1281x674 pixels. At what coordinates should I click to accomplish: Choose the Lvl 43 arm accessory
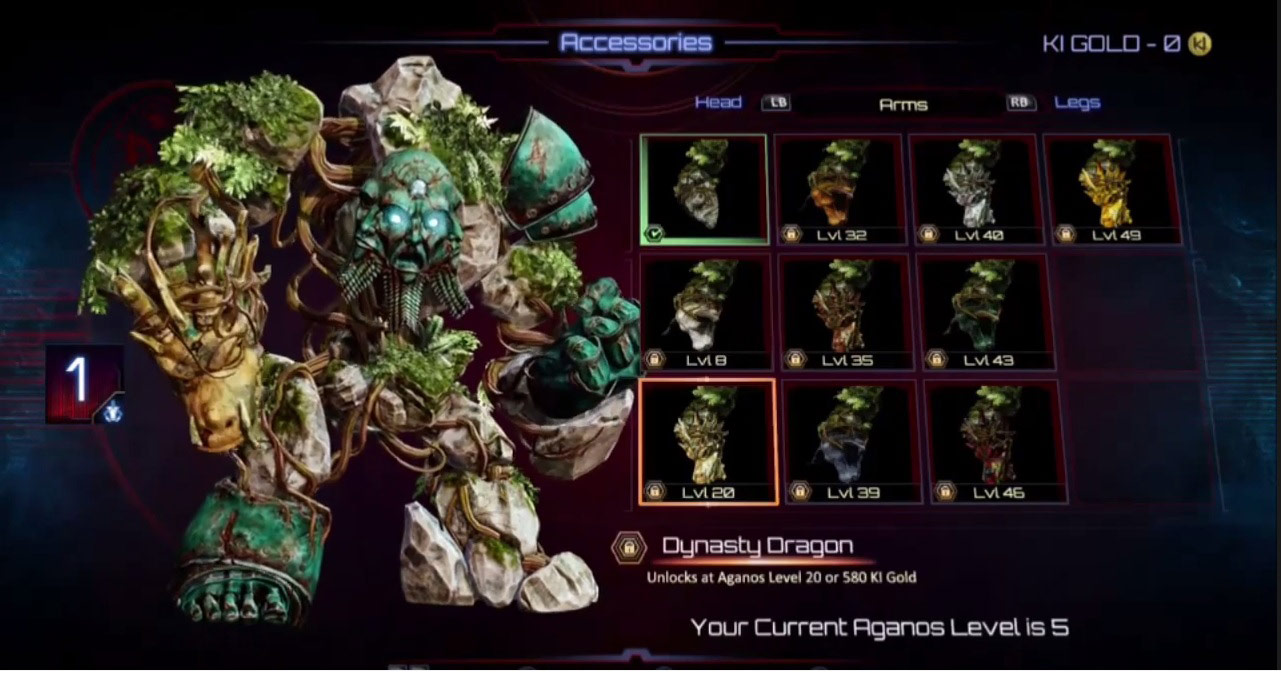pyautogui.click(x=985, y=311)
